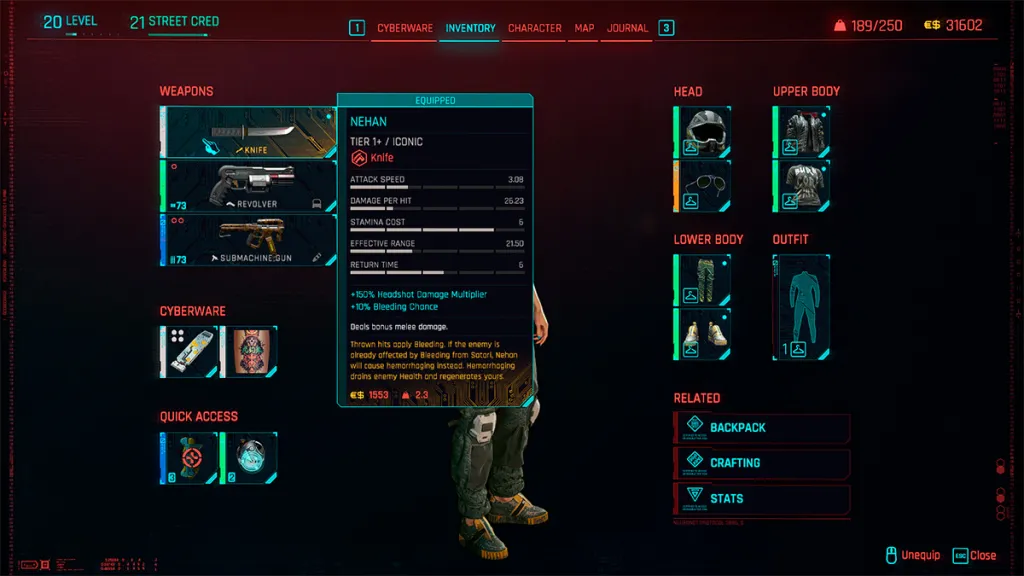Image resolution: width=1024 pixels, height=576 pixels.
Task: Open the Journal tab
Action: click(628, 28)
